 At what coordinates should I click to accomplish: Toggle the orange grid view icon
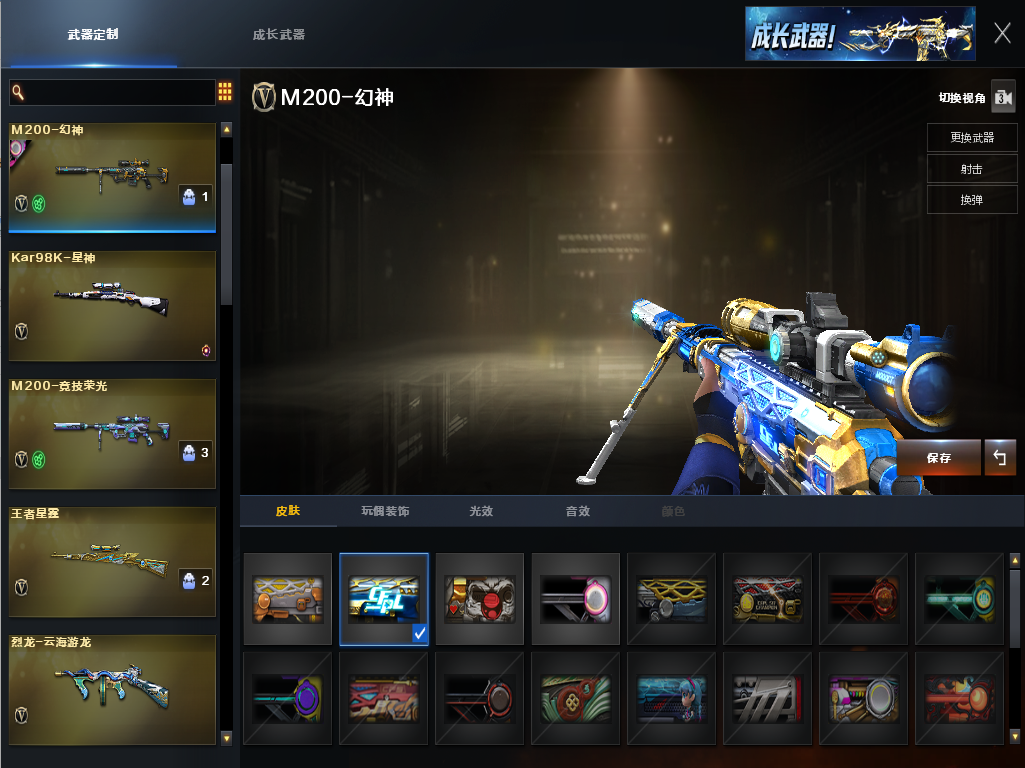pos(225,92)
